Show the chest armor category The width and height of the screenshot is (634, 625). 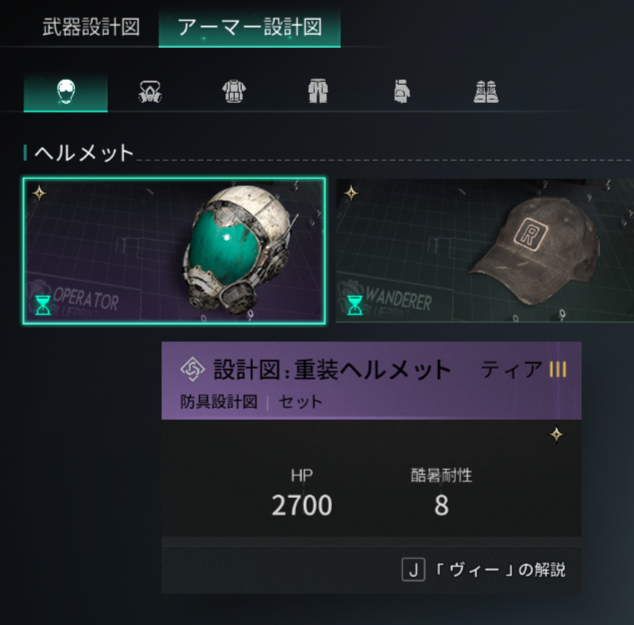(235, 92)
